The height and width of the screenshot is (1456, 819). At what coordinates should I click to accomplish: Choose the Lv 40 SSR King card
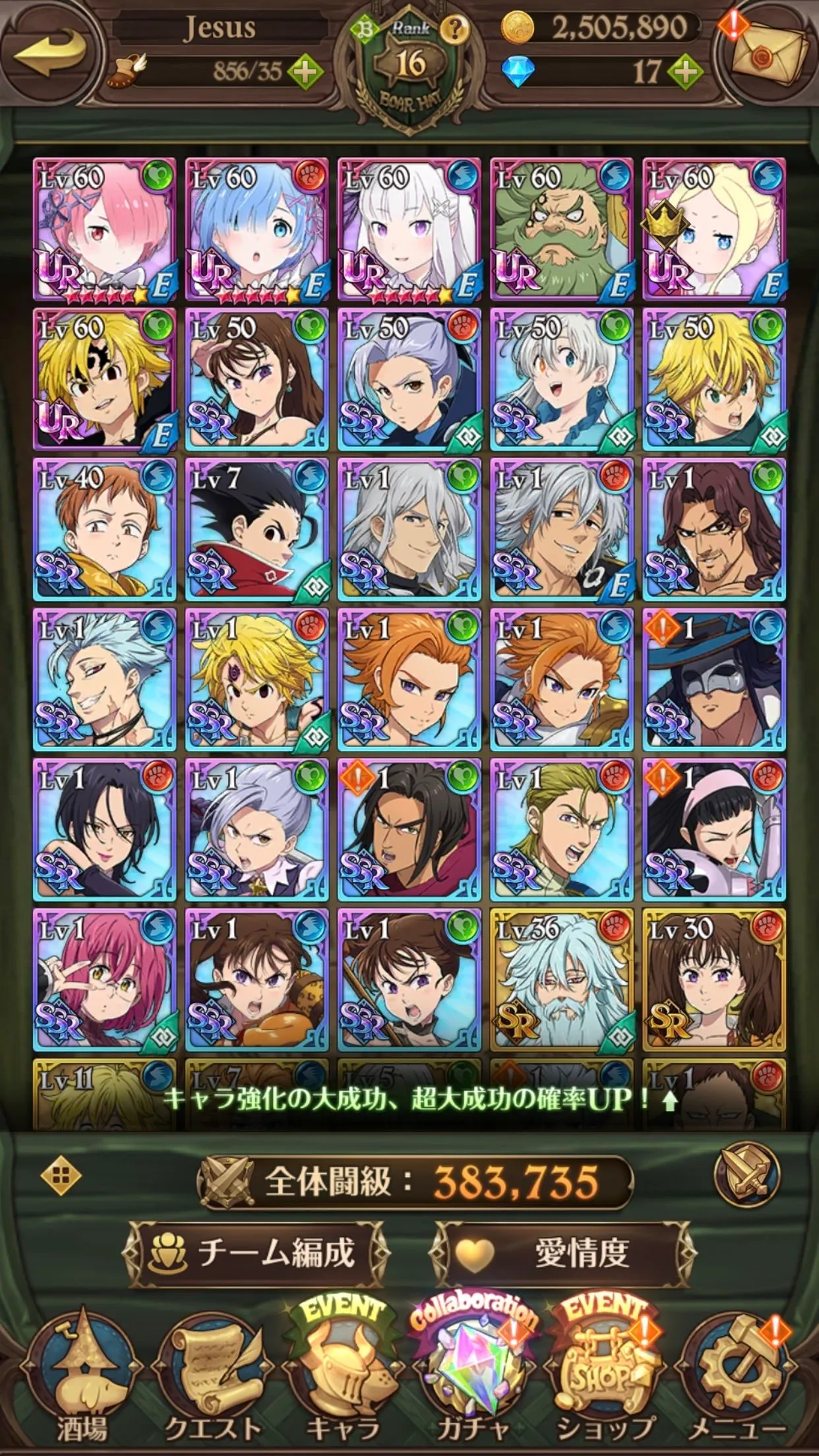(104, 530)
